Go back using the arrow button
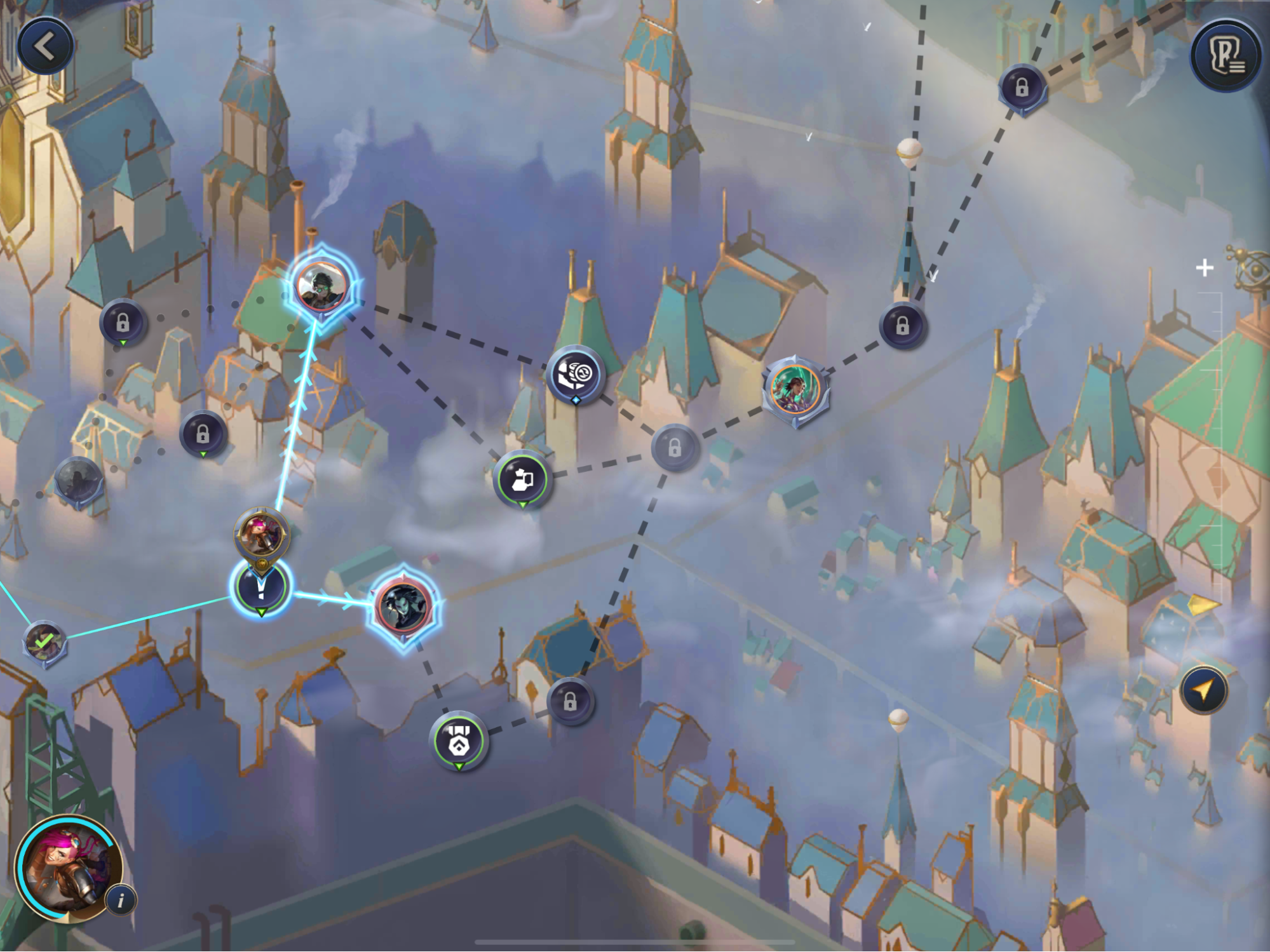The width and height of the screenshot is (1270, 952). coord(45,46)
